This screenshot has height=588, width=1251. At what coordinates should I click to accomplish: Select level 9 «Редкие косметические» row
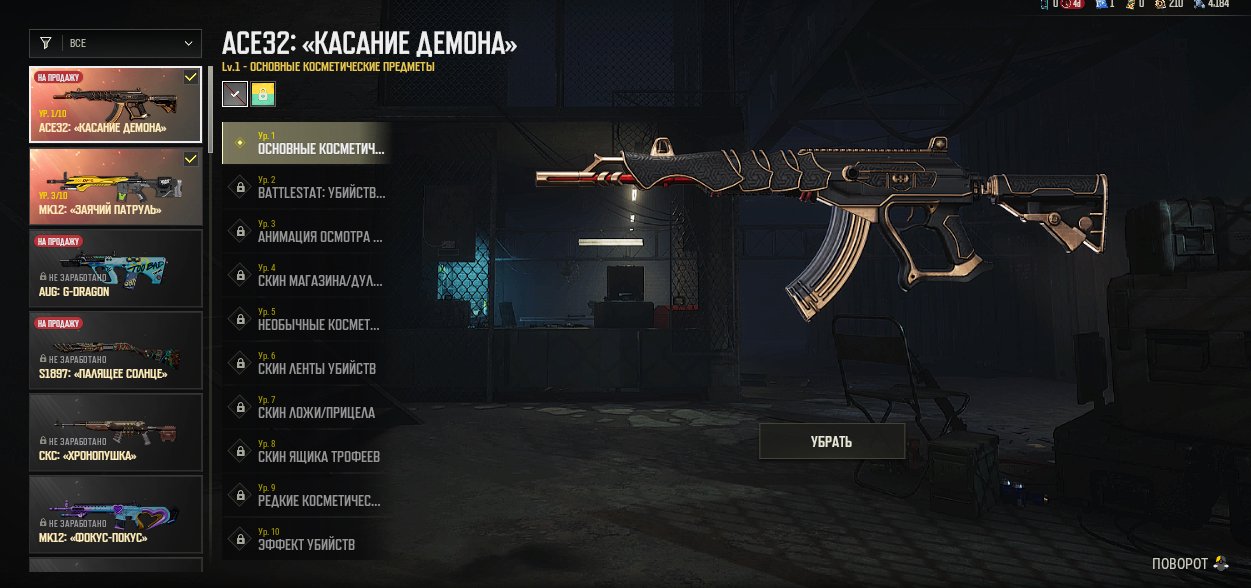pyautogui.click(x=306, y=495)
